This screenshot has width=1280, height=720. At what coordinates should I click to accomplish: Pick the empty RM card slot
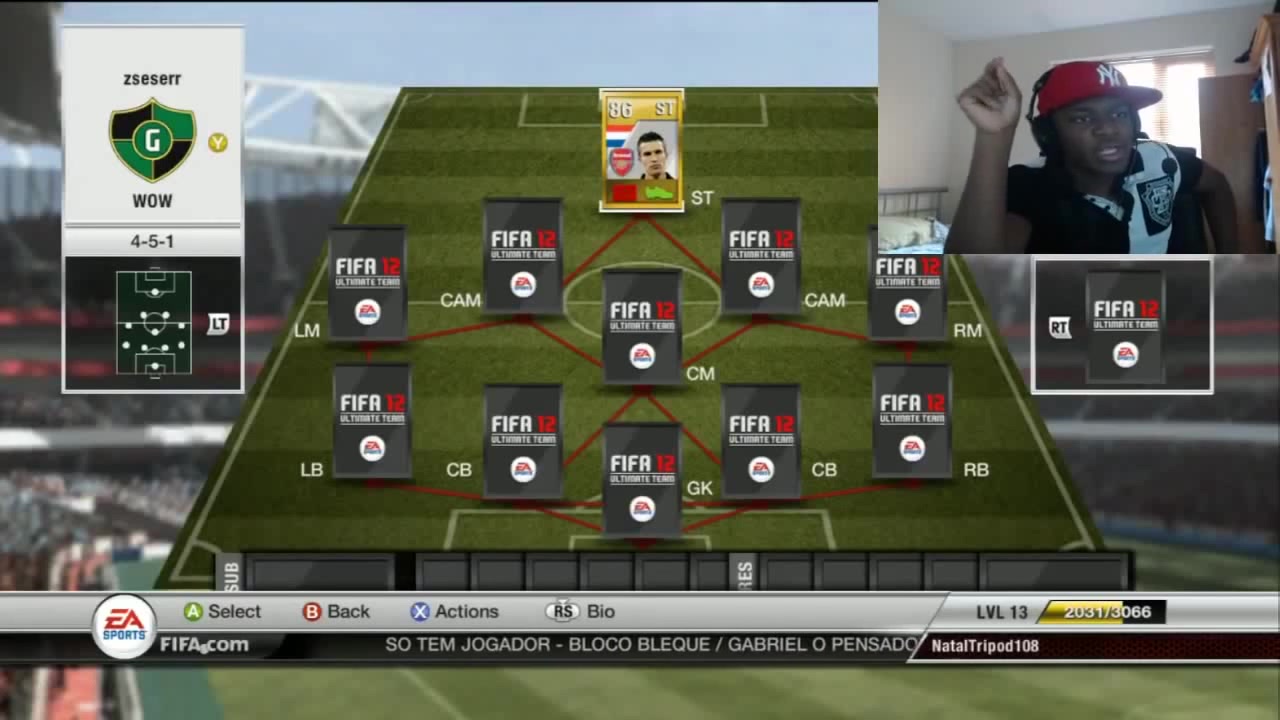(907, 284)
